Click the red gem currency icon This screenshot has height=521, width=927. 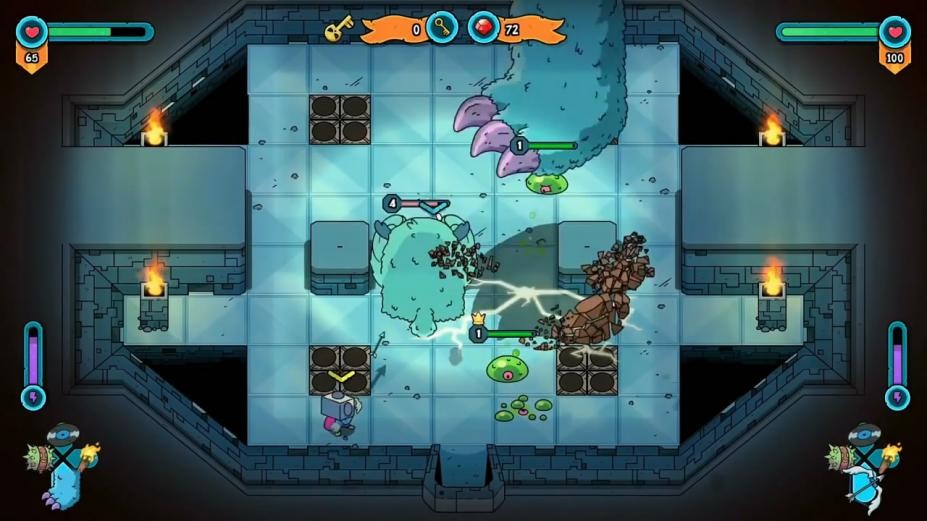(x=484, y=28)
